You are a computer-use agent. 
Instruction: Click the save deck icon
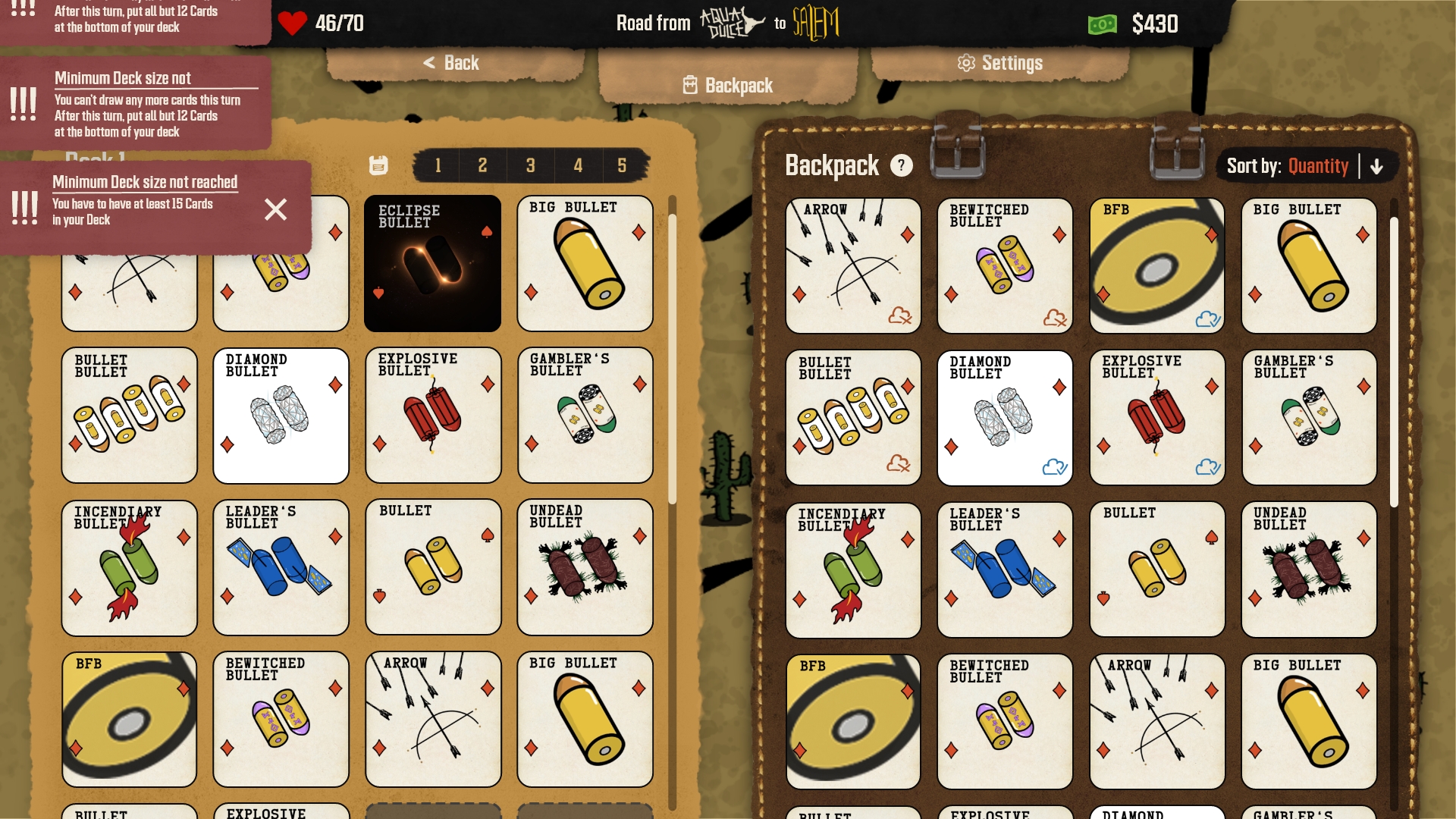click(378, 165)
